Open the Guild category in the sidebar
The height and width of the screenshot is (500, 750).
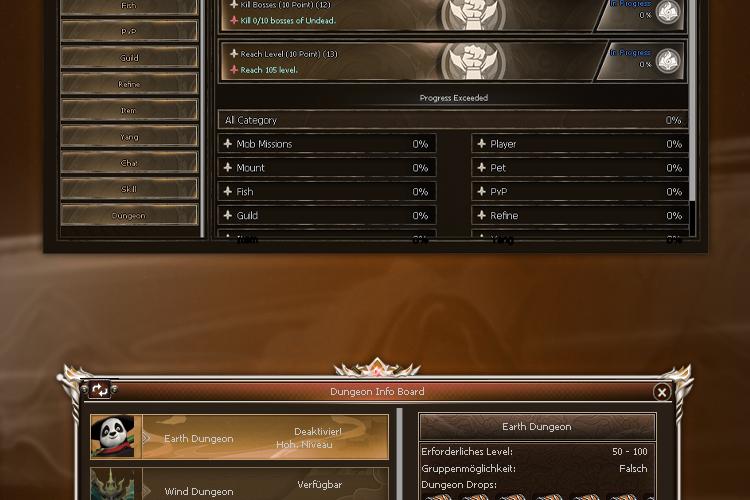pos(129,58)
